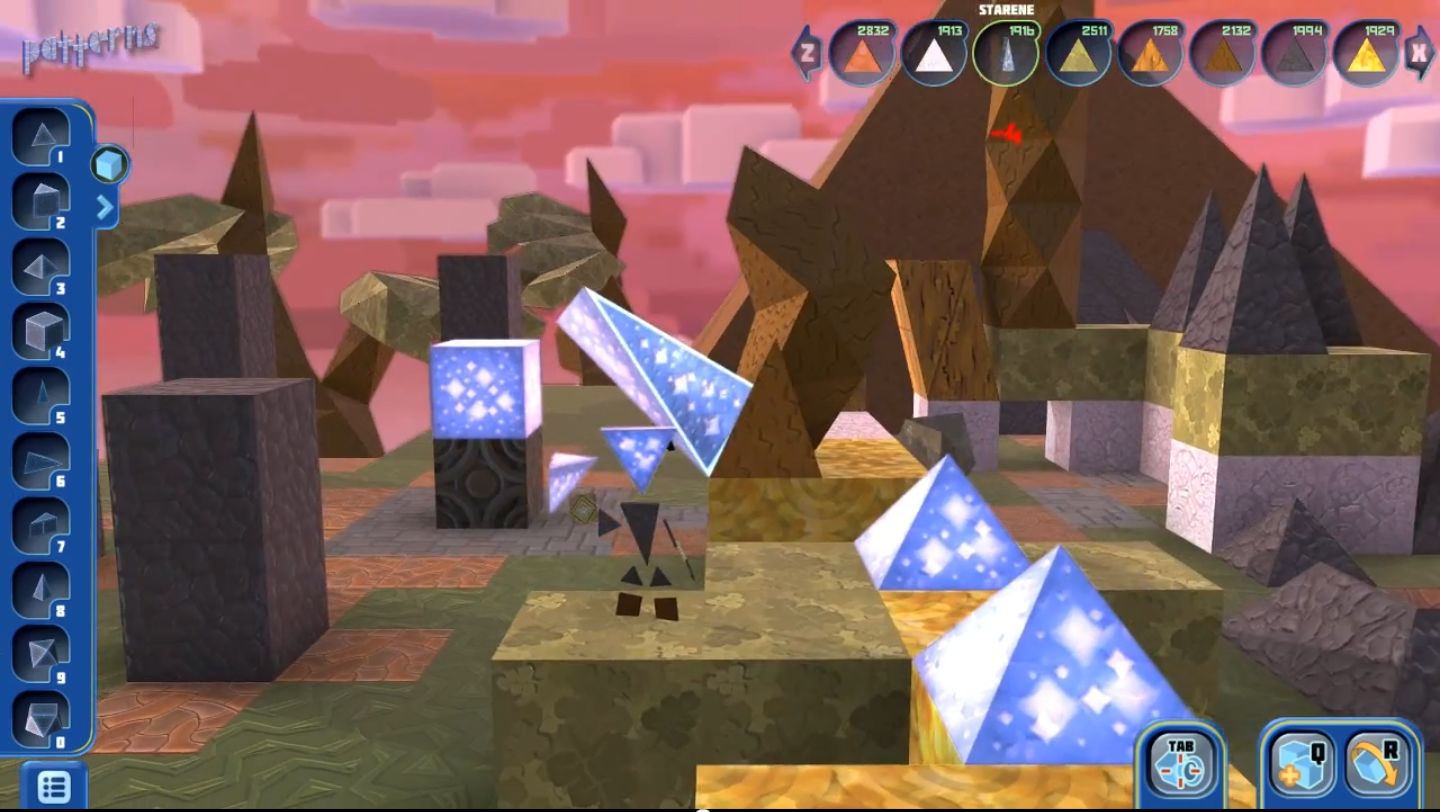1440x812 pixels.
Task: Select shape slot number 2
Action: tap(41, 203)
